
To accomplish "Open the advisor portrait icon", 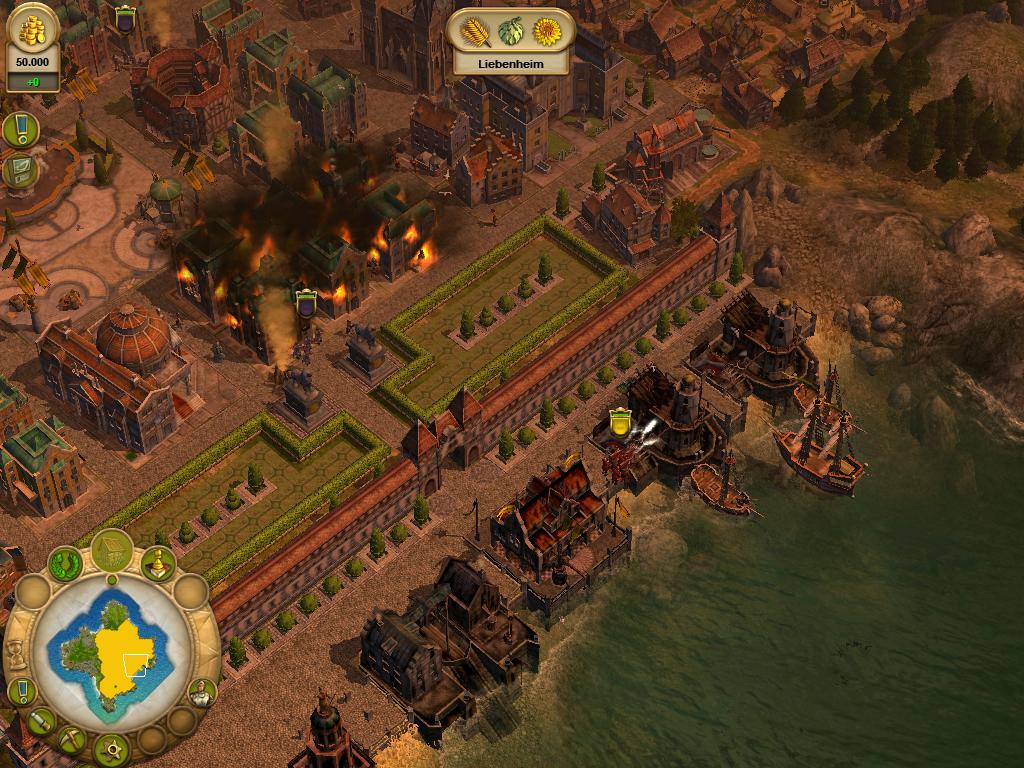I will [201, 692].
